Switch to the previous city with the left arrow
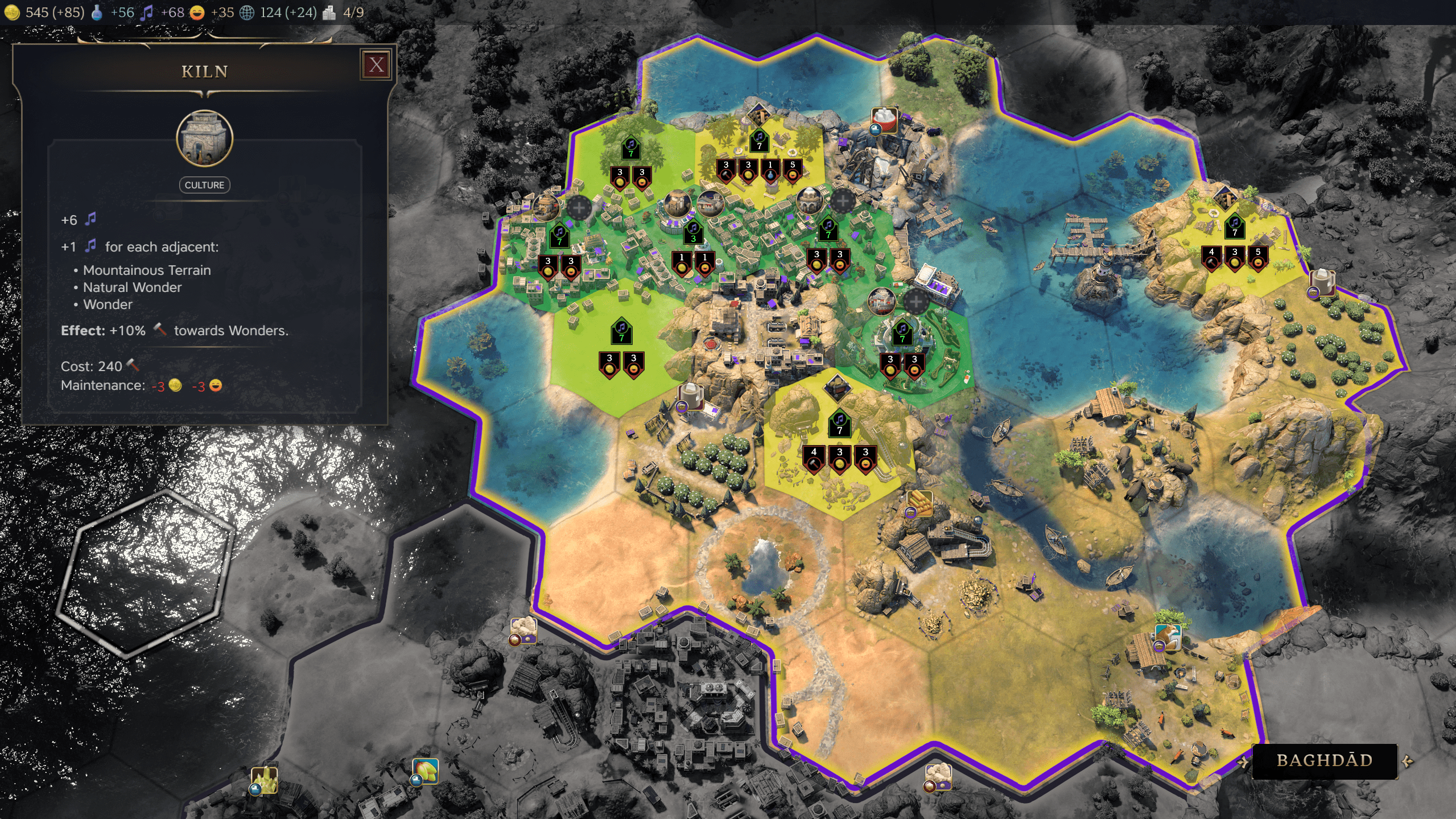The image size is (1456, 819). (x=1243, y=761)
